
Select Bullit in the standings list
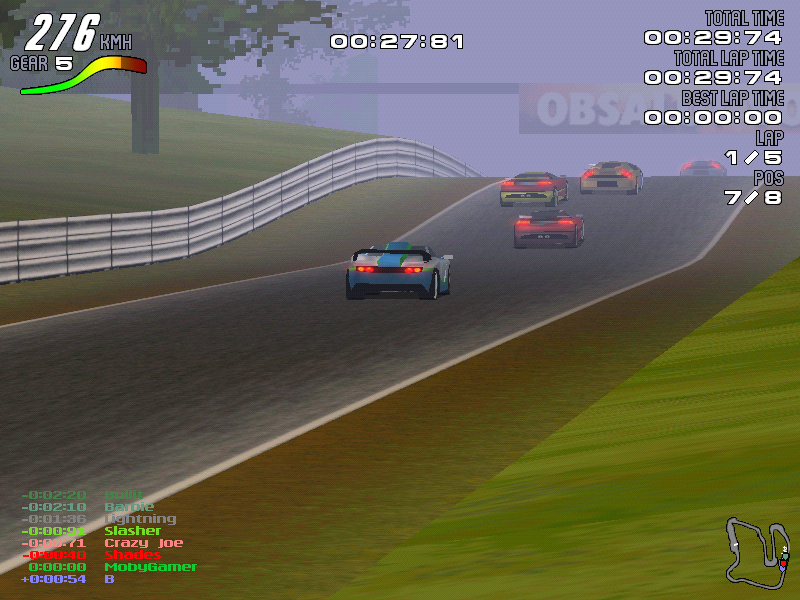(124, 495)
